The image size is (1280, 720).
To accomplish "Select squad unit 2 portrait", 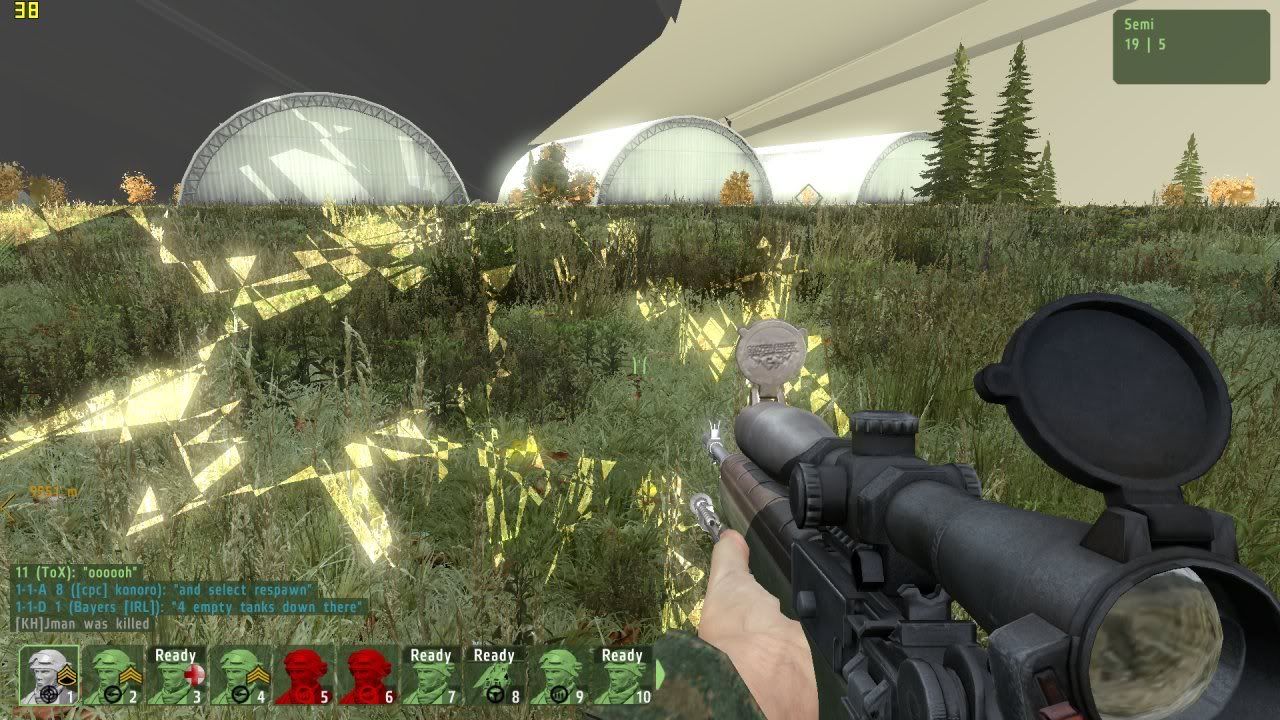I will [x=112, y=676].
